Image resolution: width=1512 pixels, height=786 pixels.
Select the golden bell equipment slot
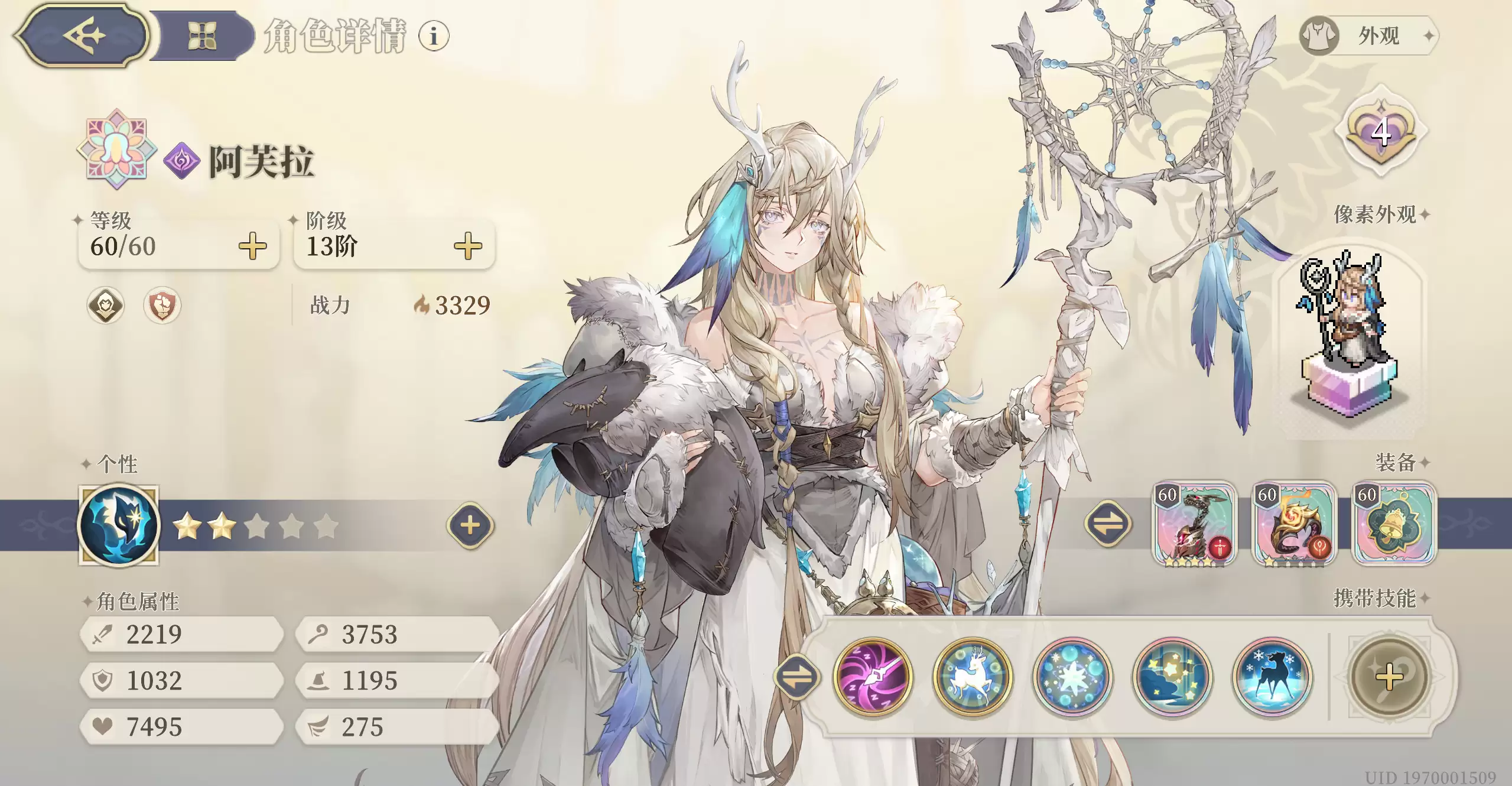(1394, 524)
